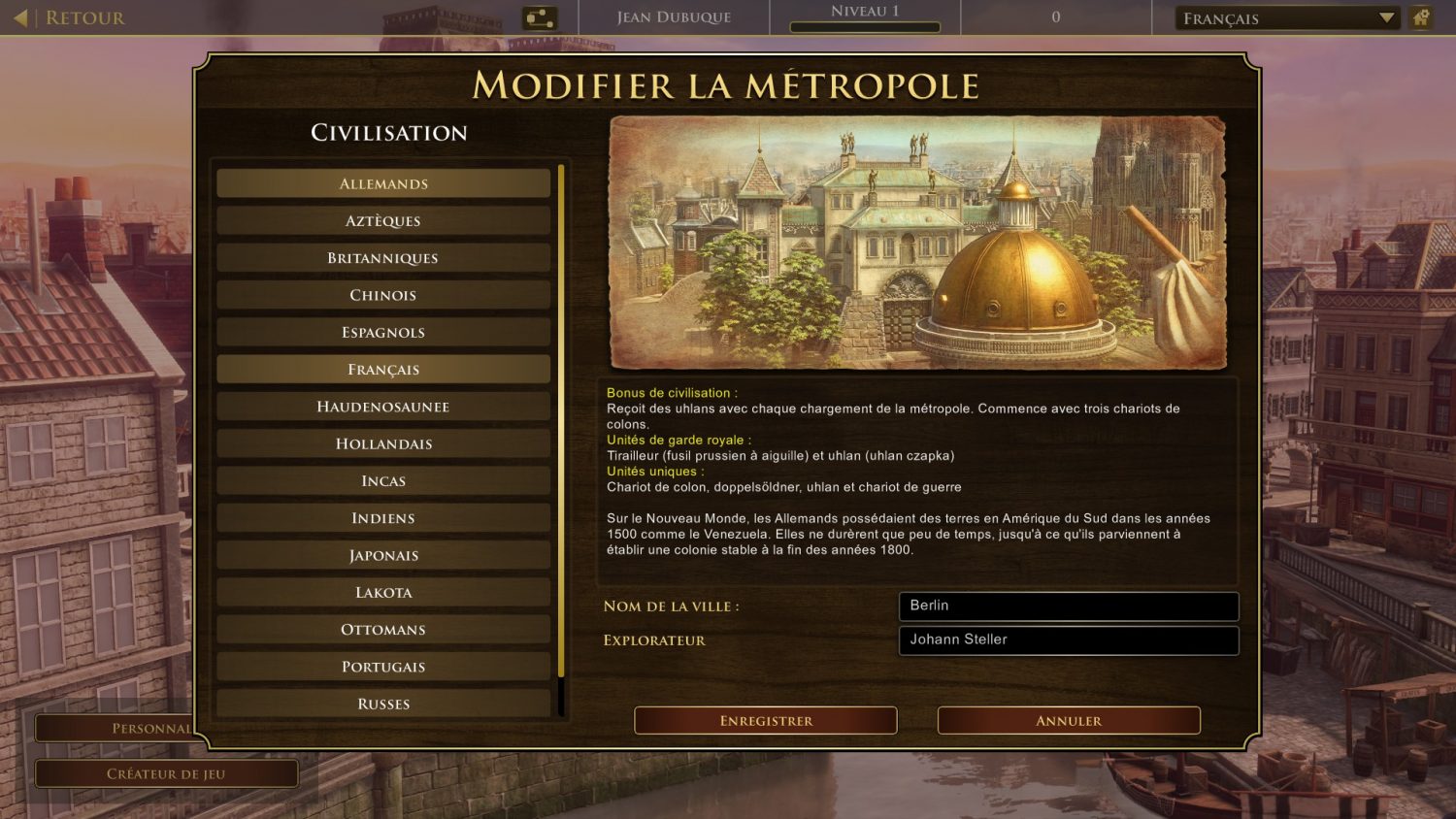Select the Français civilization entry
Image resolution: width=1456 pixels, height=819 pixels.
pos(383,370)
